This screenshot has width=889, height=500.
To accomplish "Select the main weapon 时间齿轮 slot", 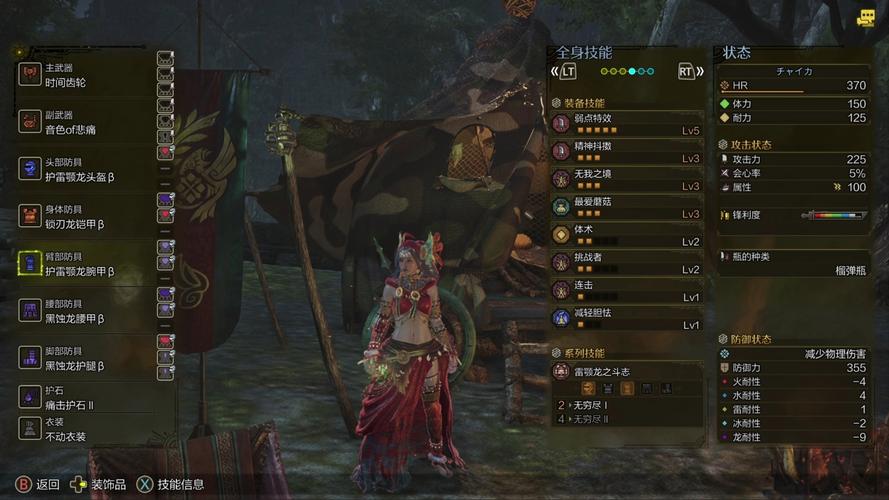I will pos(85,76).
